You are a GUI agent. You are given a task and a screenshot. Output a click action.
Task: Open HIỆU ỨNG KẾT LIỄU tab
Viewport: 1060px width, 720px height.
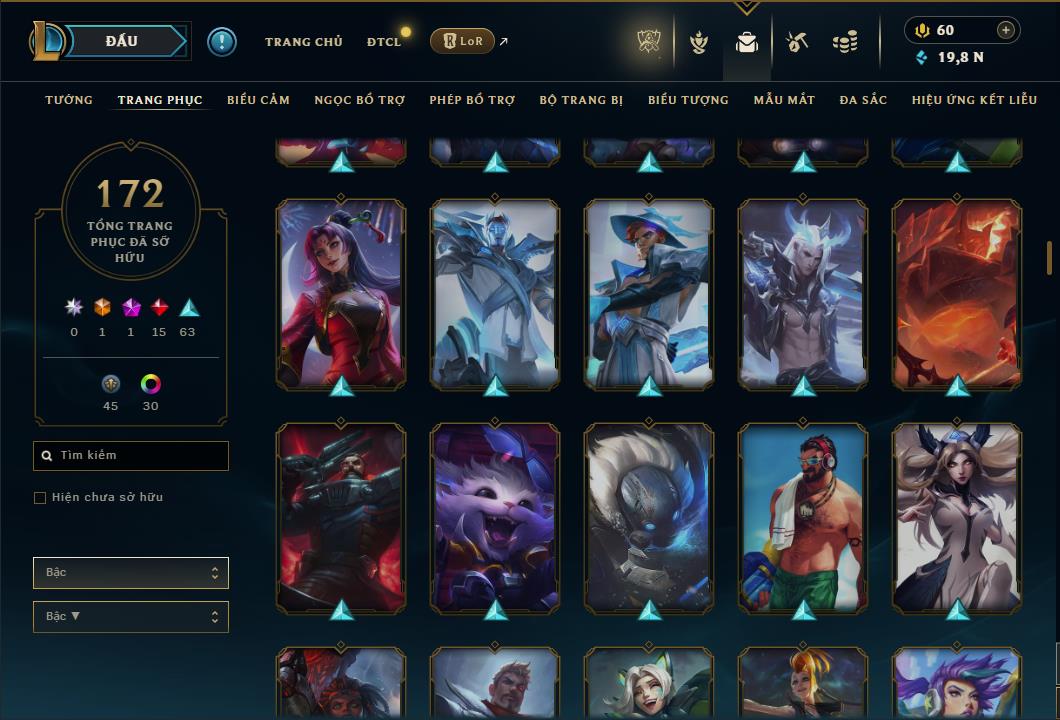click(x=974, y=100)
